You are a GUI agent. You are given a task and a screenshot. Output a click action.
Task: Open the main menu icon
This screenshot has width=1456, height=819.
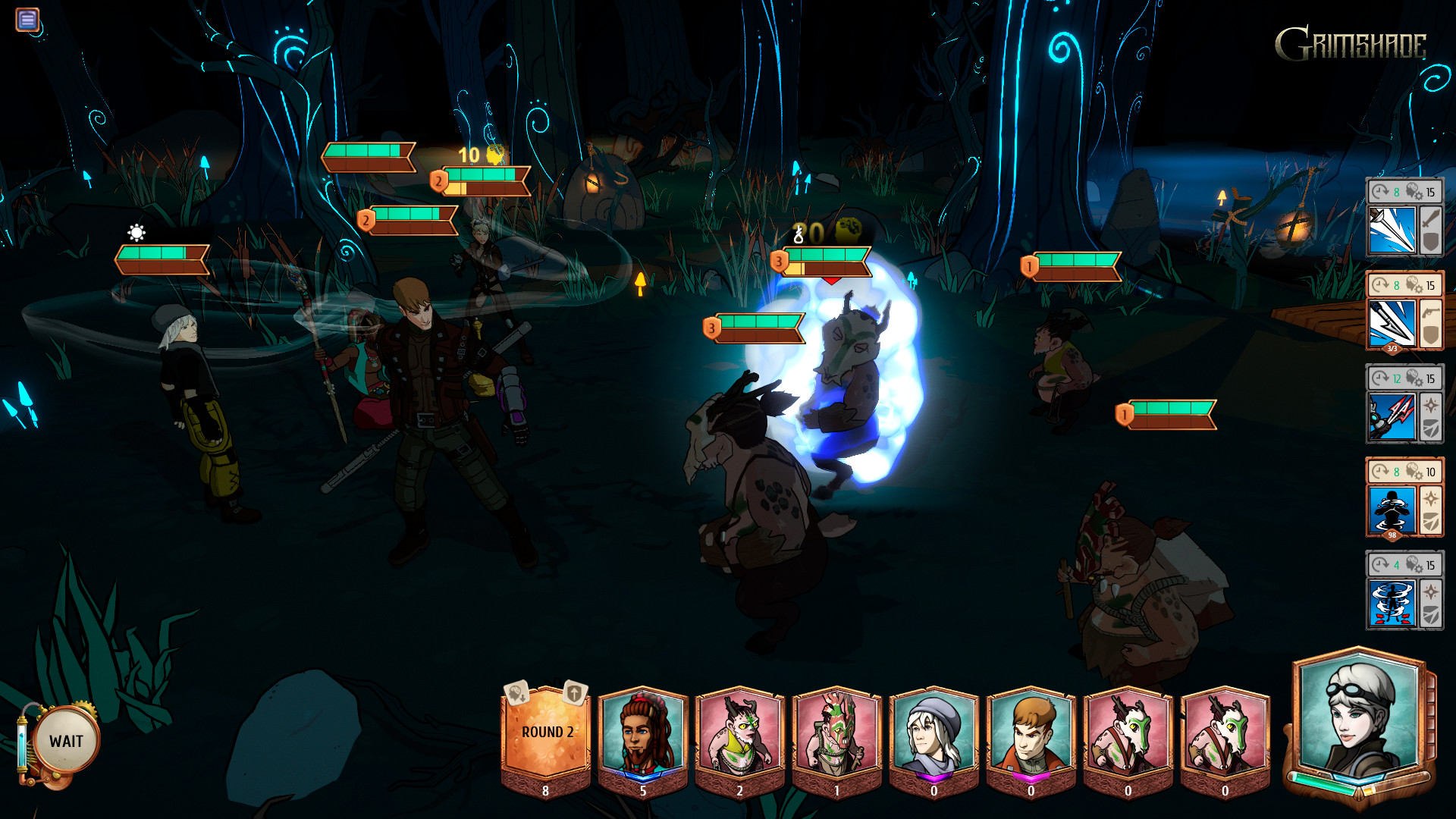[x=27, y=19]
